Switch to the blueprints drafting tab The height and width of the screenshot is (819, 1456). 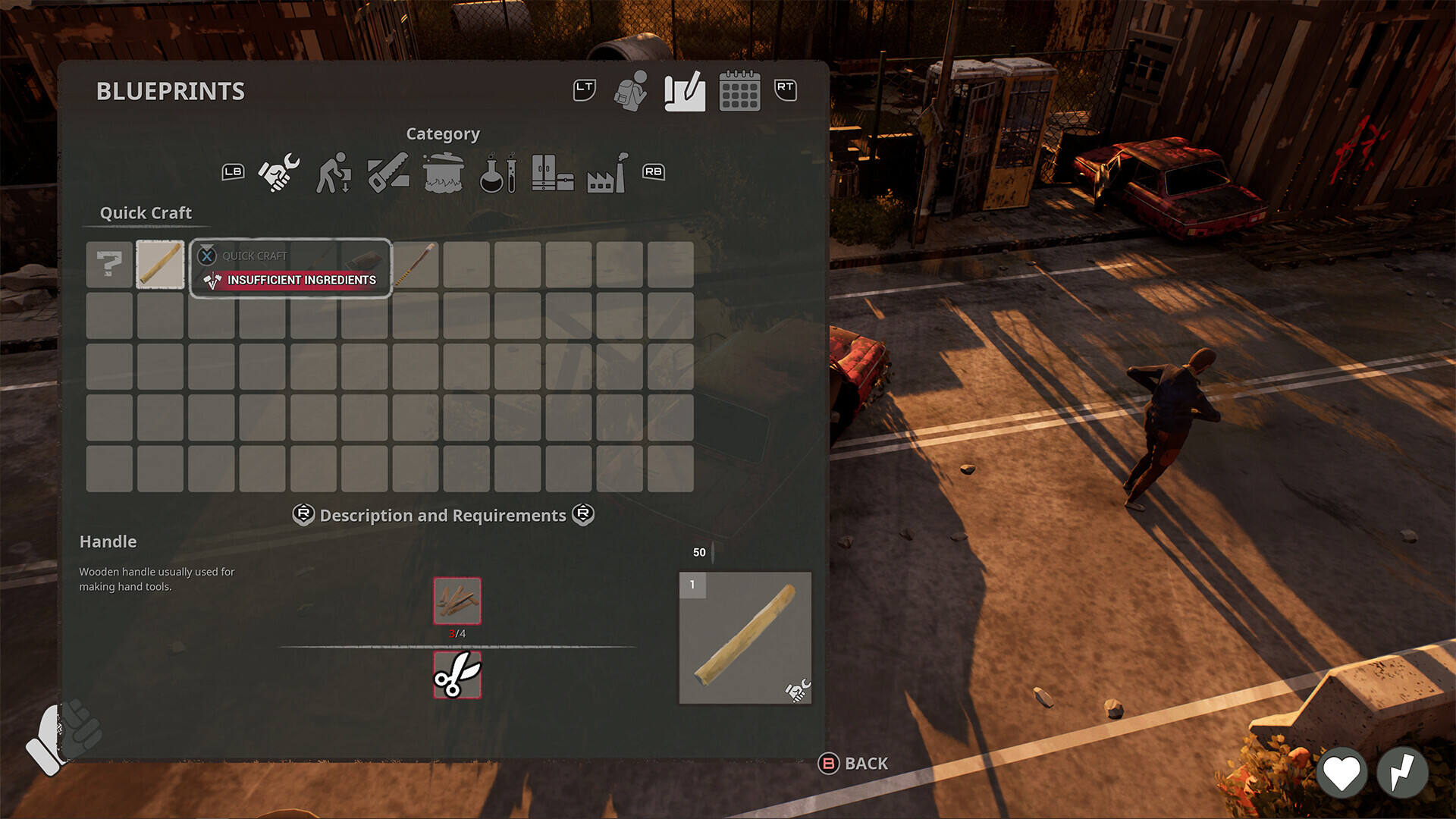click(685, 92)
